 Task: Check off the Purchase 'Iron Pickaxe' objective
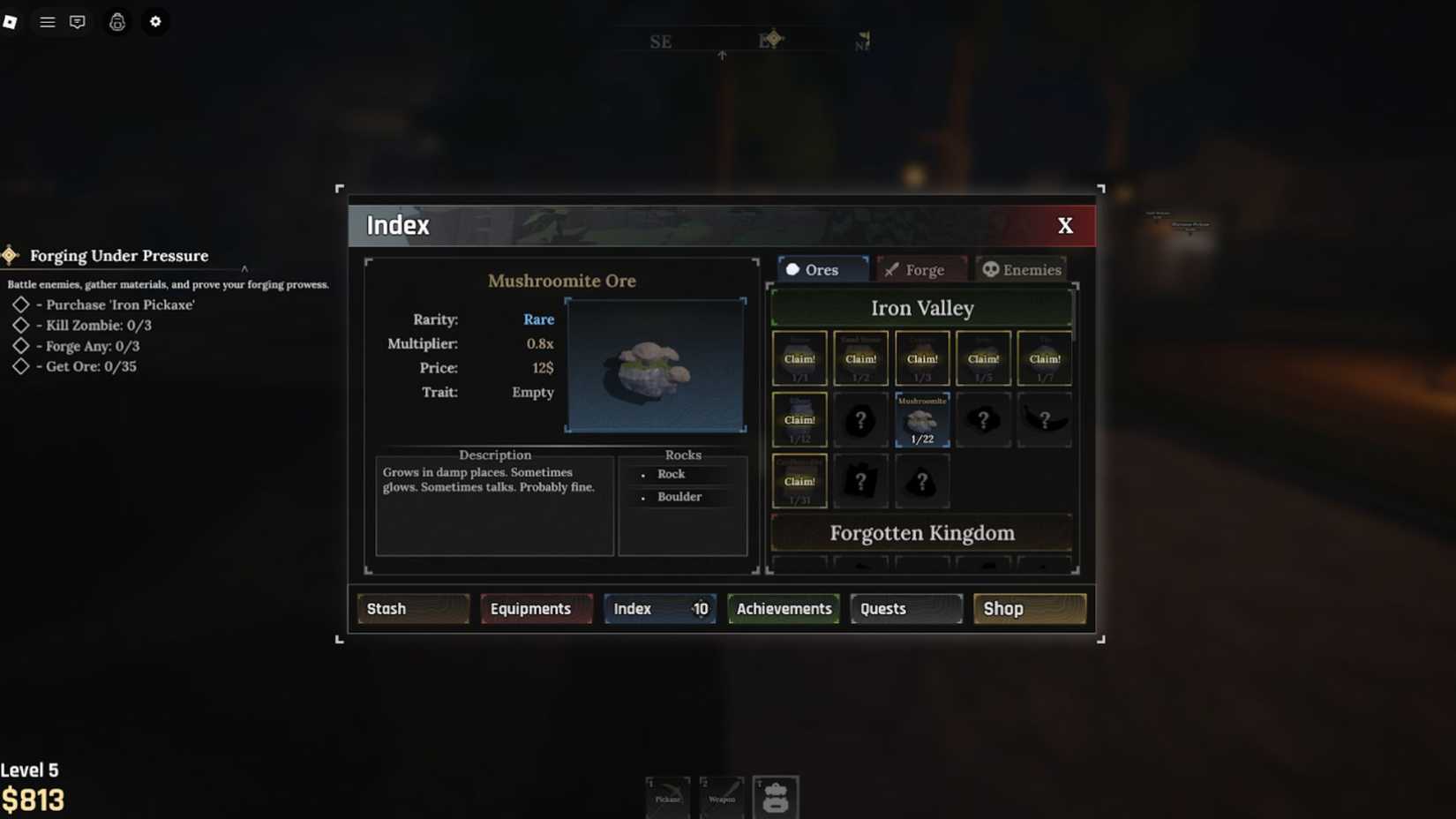(x=21, y=304)
